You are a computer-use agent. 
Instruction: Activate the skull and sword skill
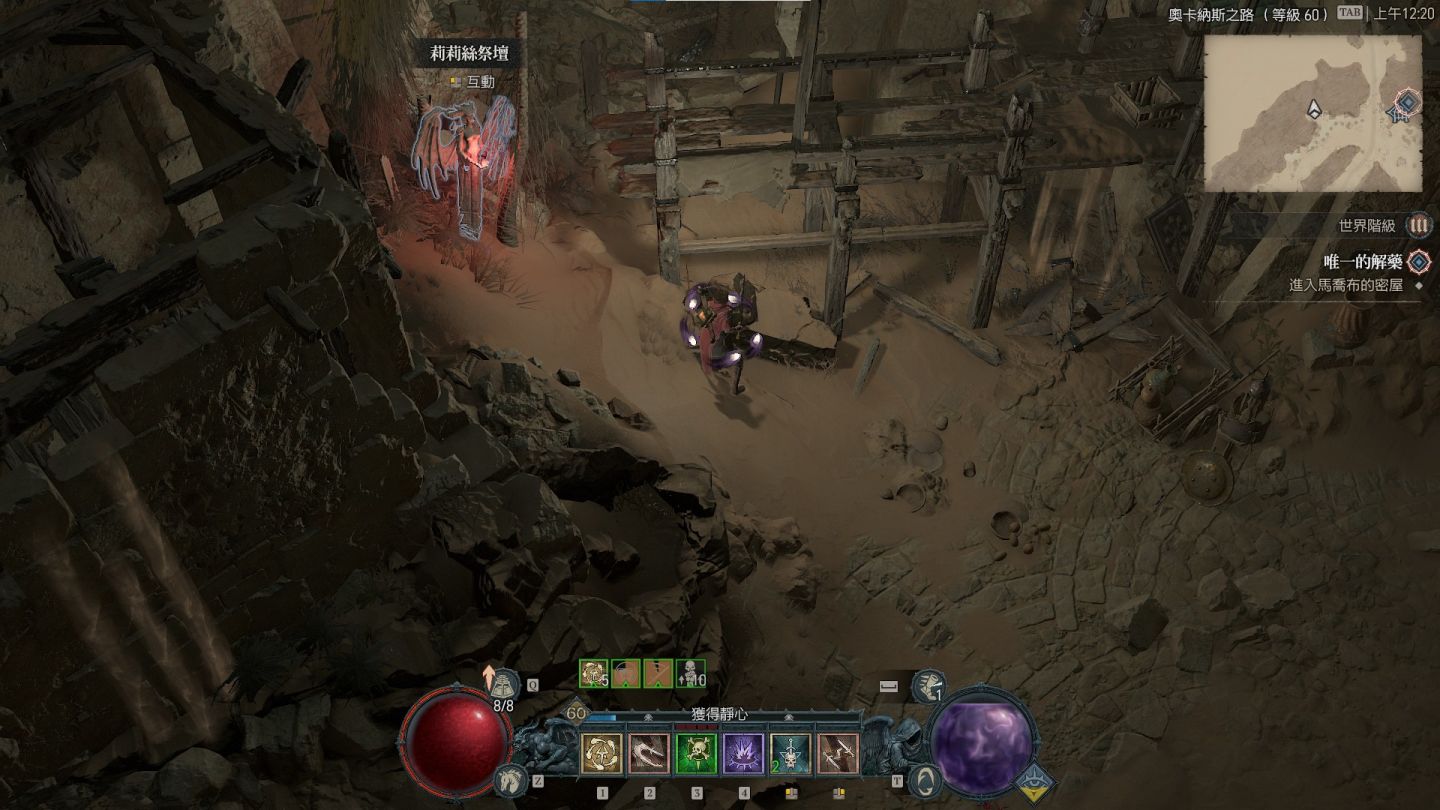tap(790, 754)
